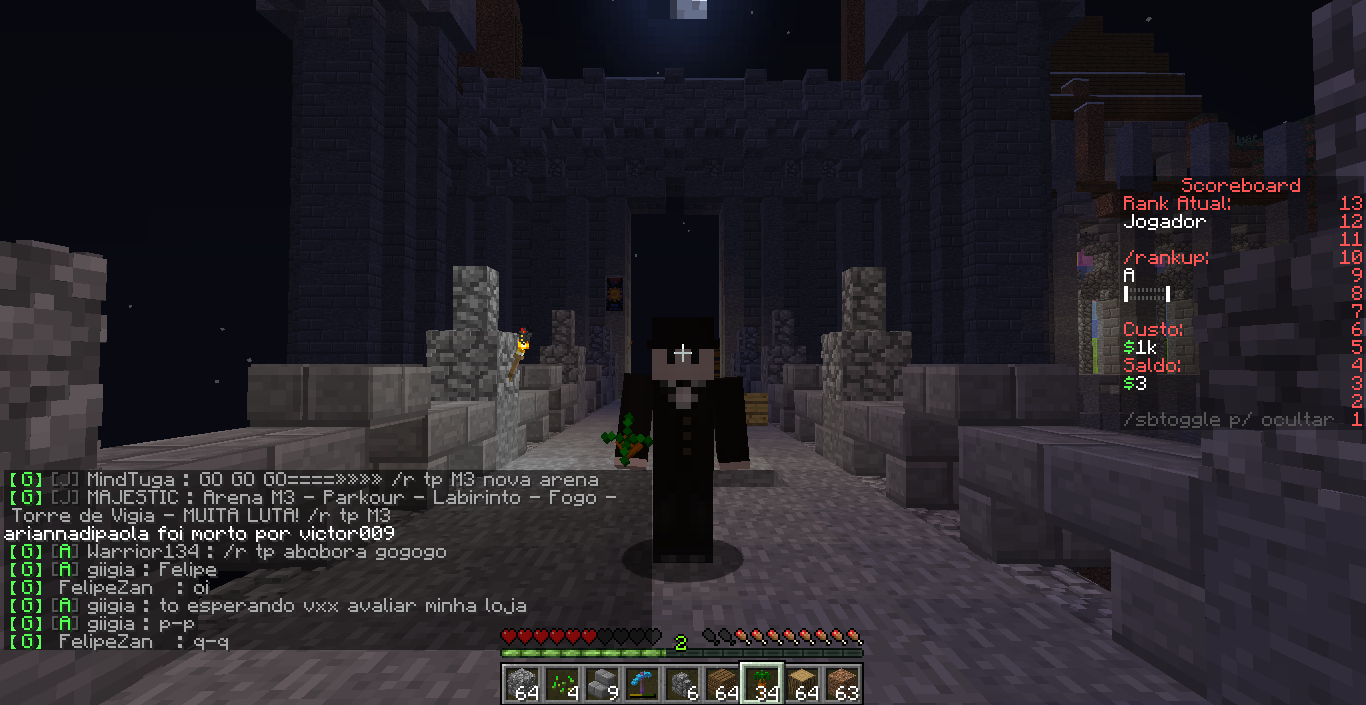The image size is (1366, 705).
Task: Choose the highlighted sapling slot with 34
Action: [x=761, y=683]
